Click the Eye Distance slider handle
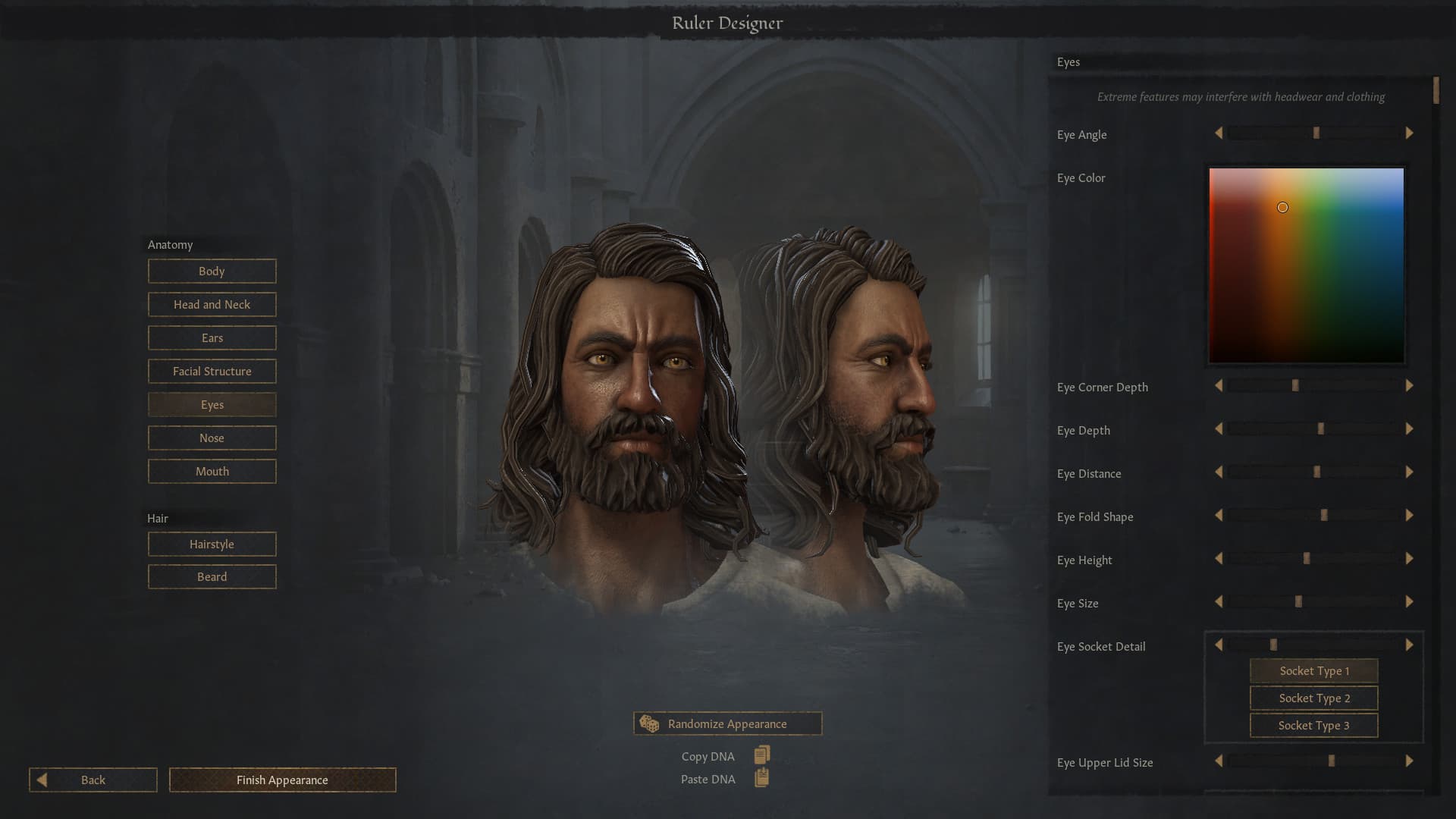 click(1316, 472)
